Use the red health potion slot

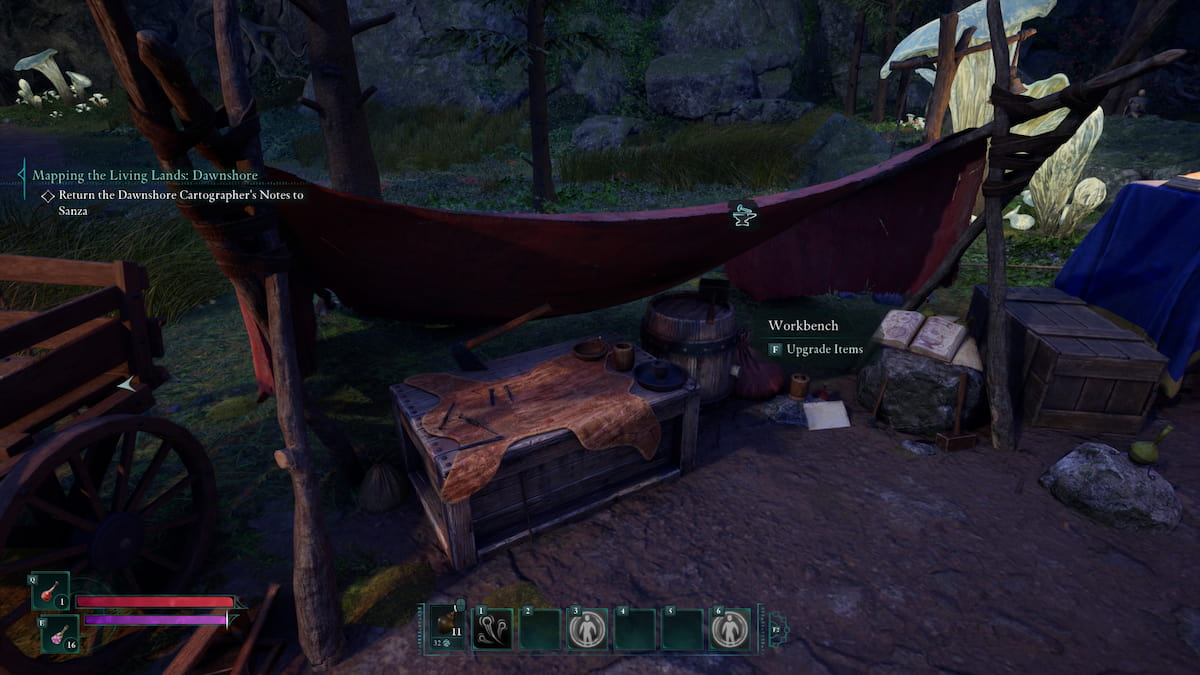49,592
